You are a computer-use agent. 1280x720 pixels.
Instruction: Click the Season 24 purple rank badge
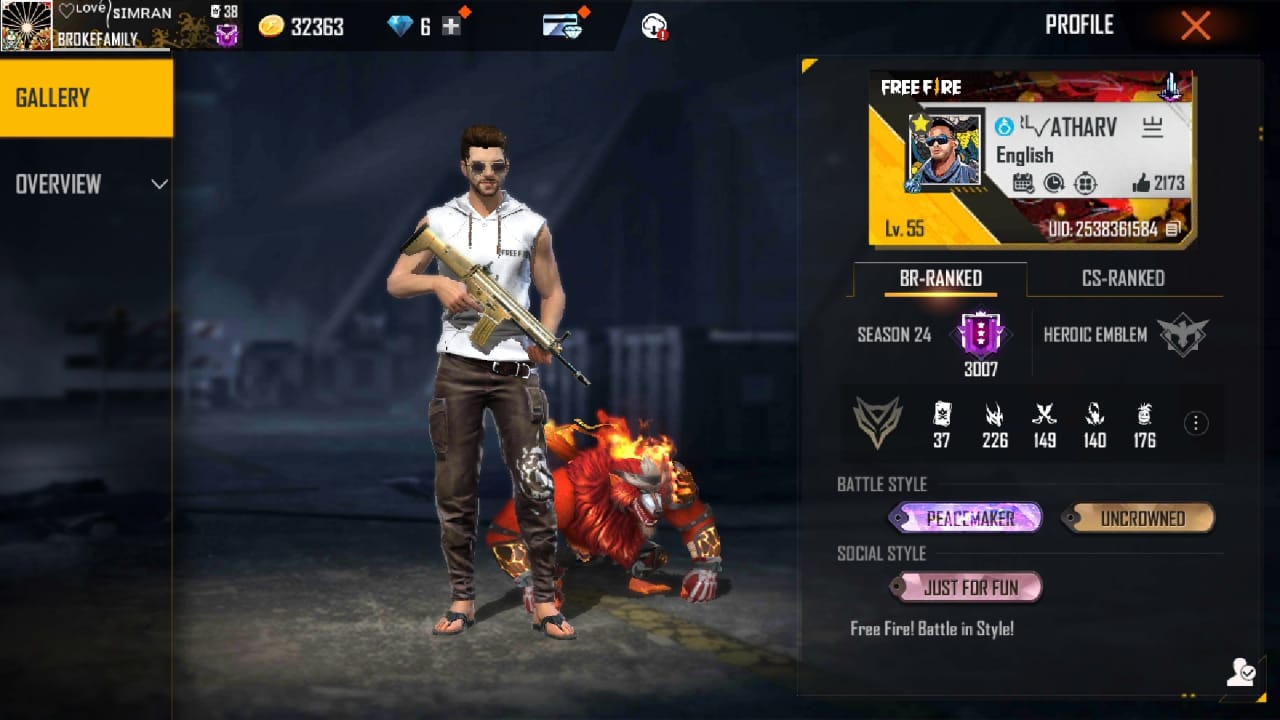pos(980,335)
